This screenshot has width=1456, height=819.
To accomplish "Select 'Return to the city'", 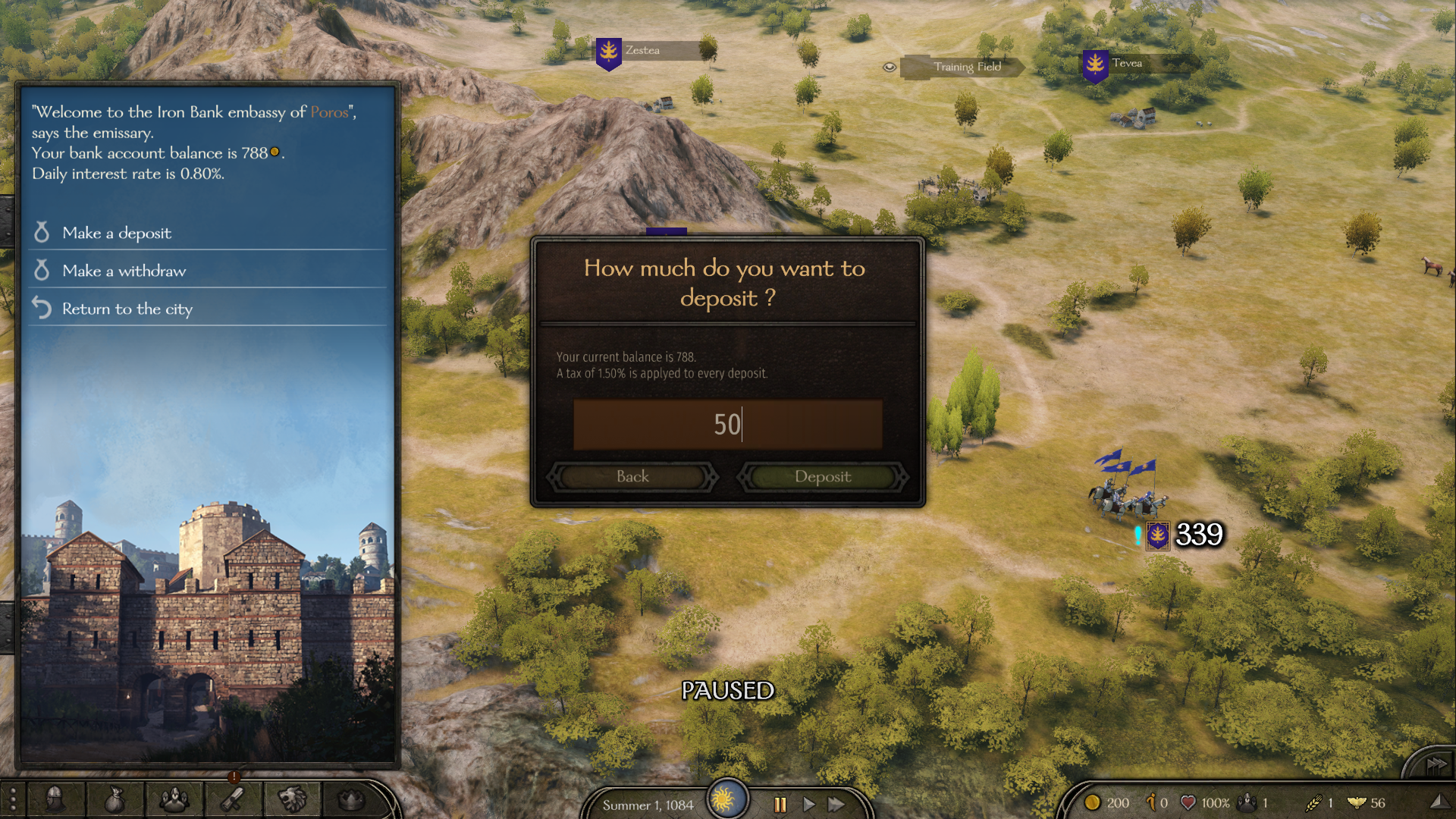I will 127,309.
